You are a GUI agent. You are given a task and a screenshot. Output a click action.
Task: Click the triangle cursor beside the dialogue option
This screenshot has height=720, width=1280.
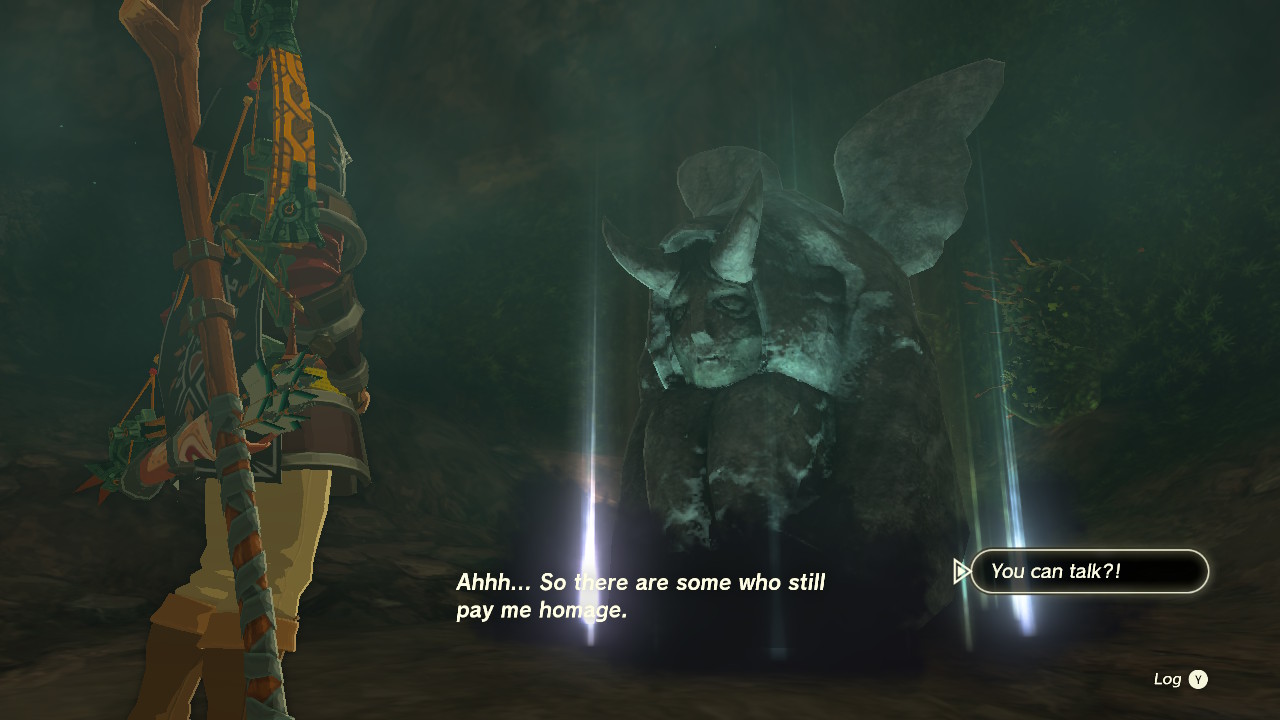(962, 571)
